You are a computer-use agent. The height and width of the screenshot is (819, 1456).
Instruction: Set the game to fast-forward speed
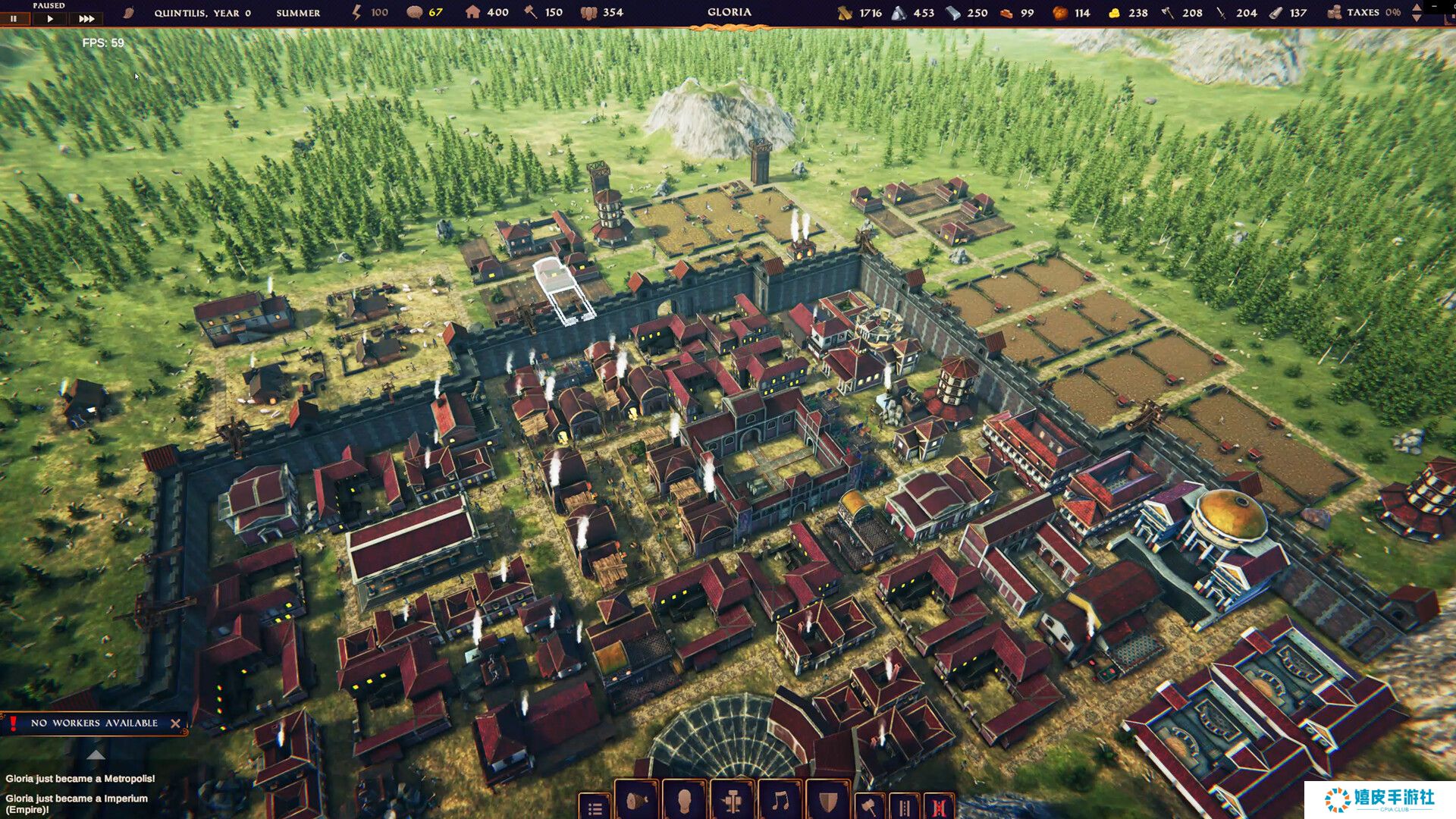coord(86,18)
